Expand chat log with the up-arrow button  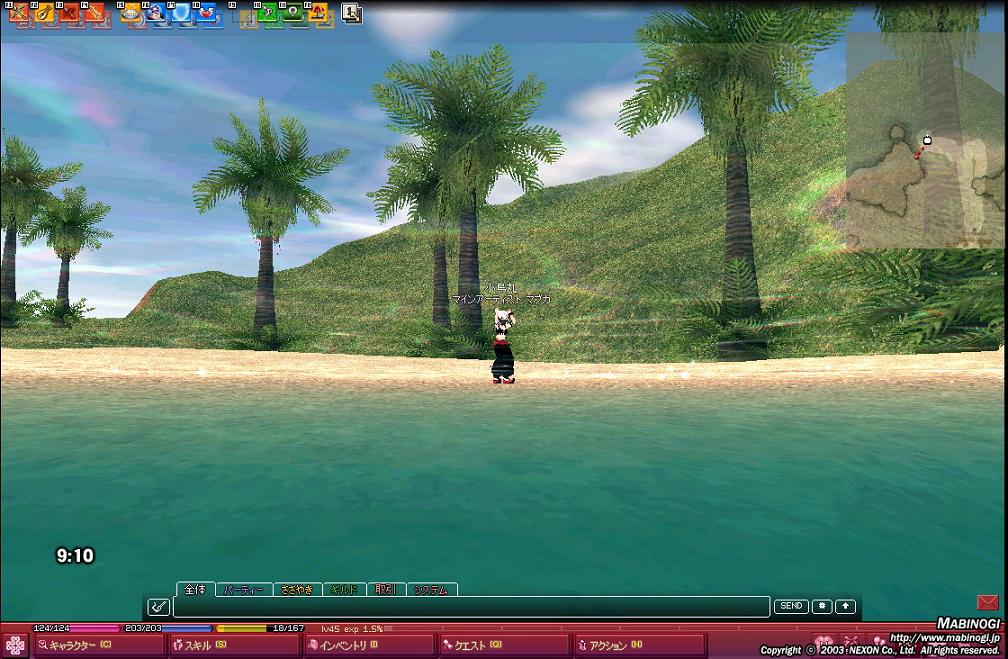coord(846,606)
